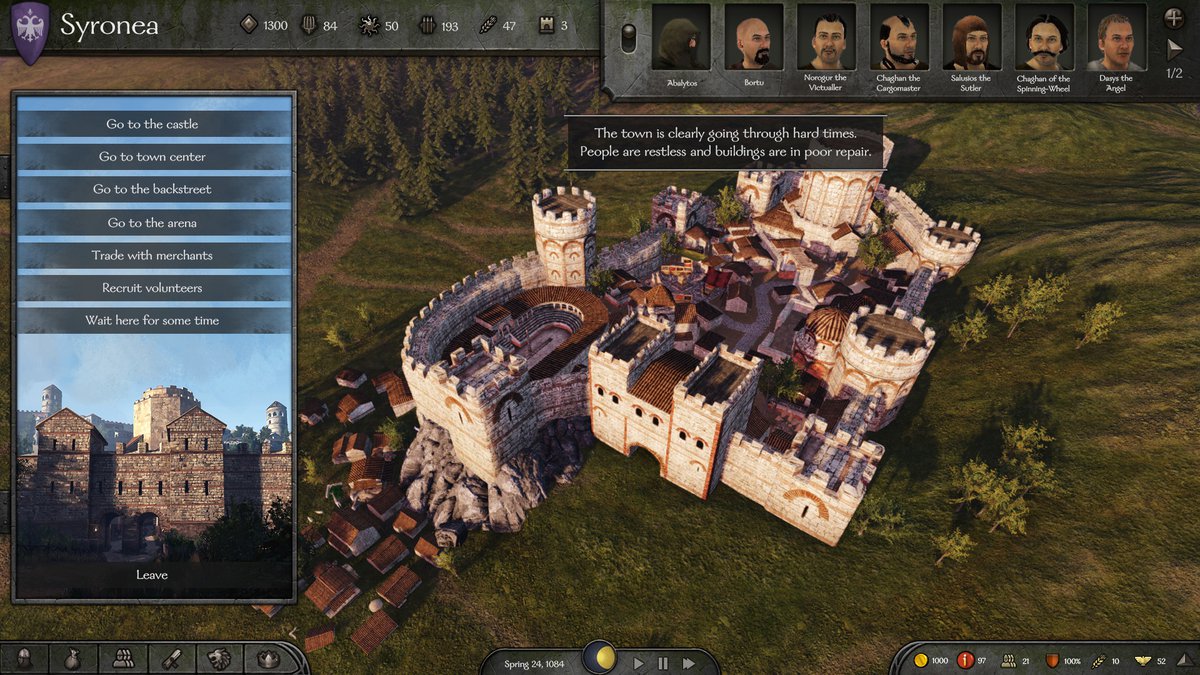Select Wait here for some time
1200x675 pixels.
tap(153, 320)
